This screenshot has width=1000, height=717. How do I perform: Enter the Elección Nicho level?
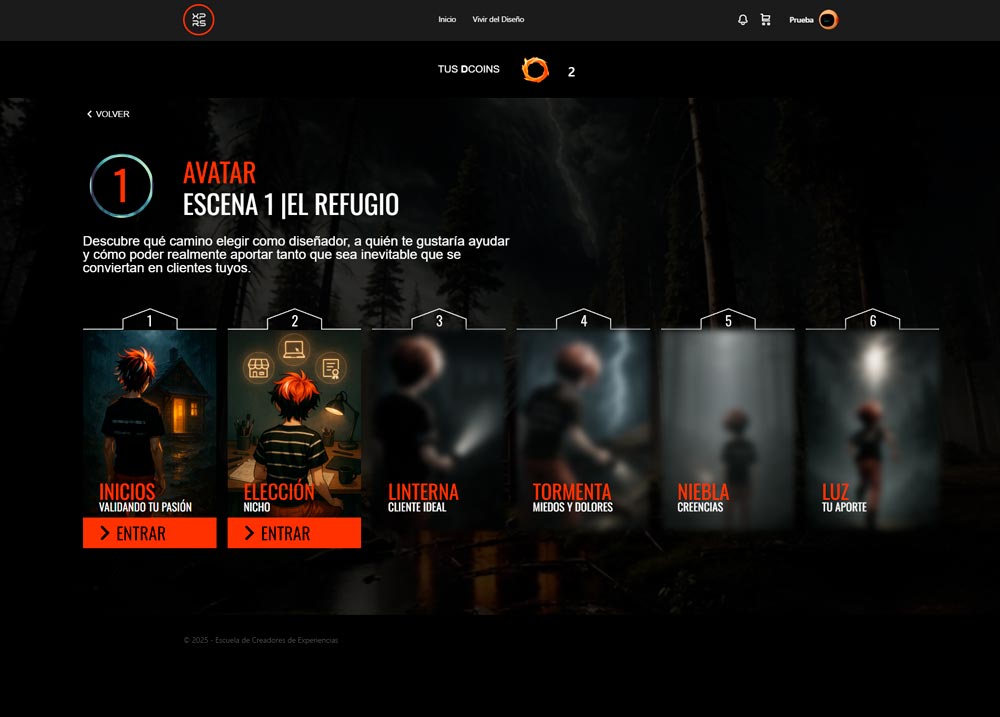click(x=294, y=533)
